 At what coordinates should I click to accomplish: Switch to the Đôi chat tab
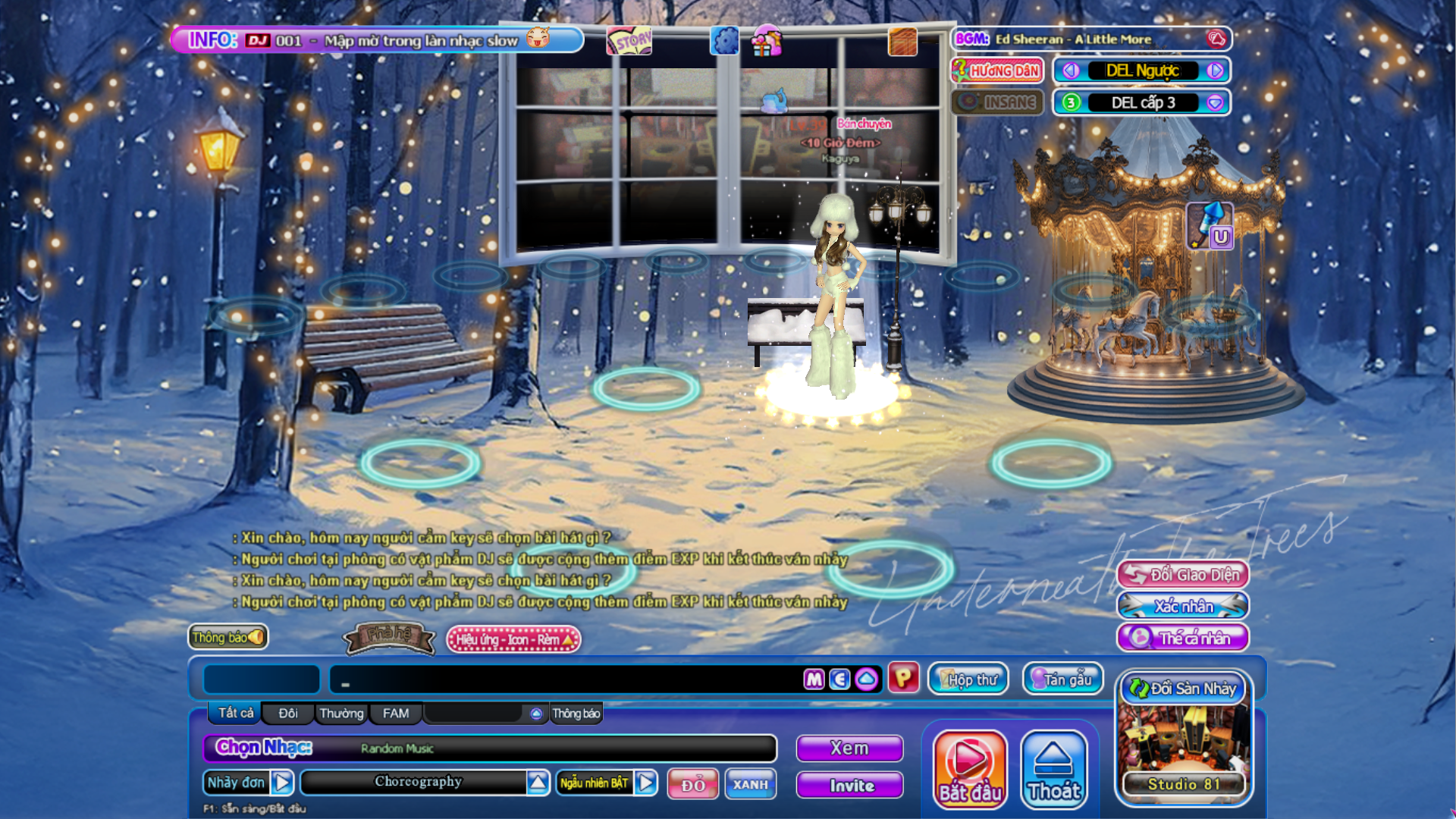[x=287, y=714]
